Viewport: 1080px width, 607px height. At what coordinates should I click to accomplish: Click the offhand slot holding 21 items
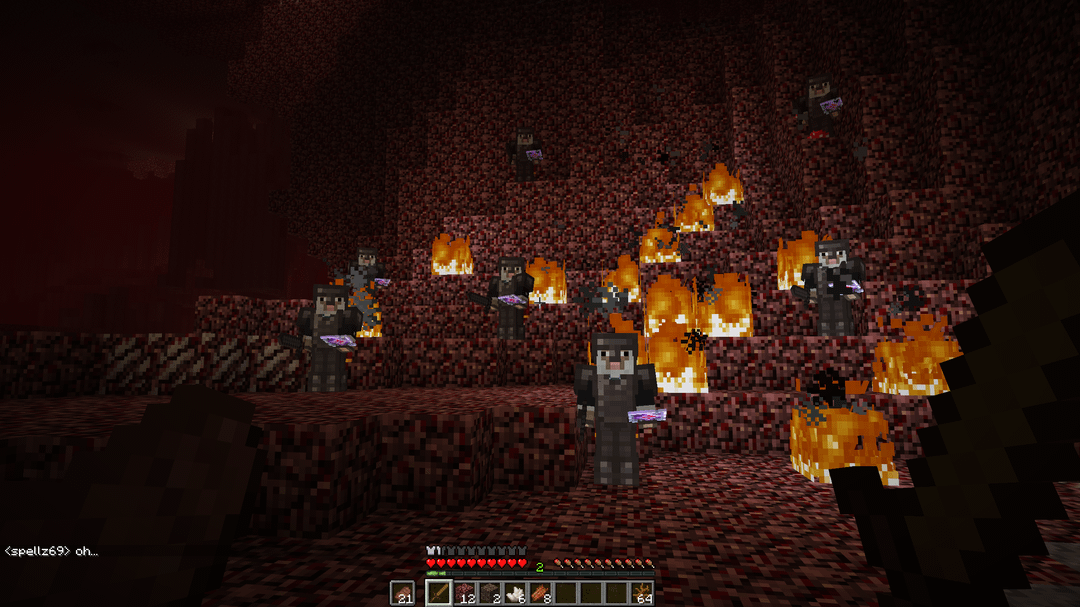[x=402, y=593]
